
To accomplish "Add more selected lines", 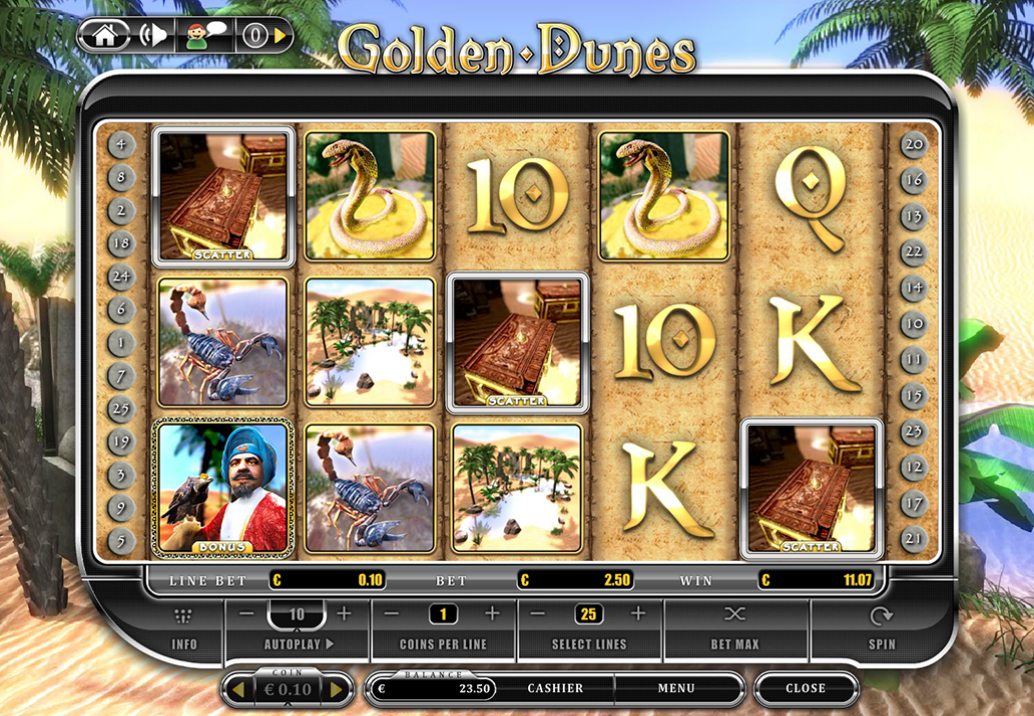I will [x=638, y=613].
